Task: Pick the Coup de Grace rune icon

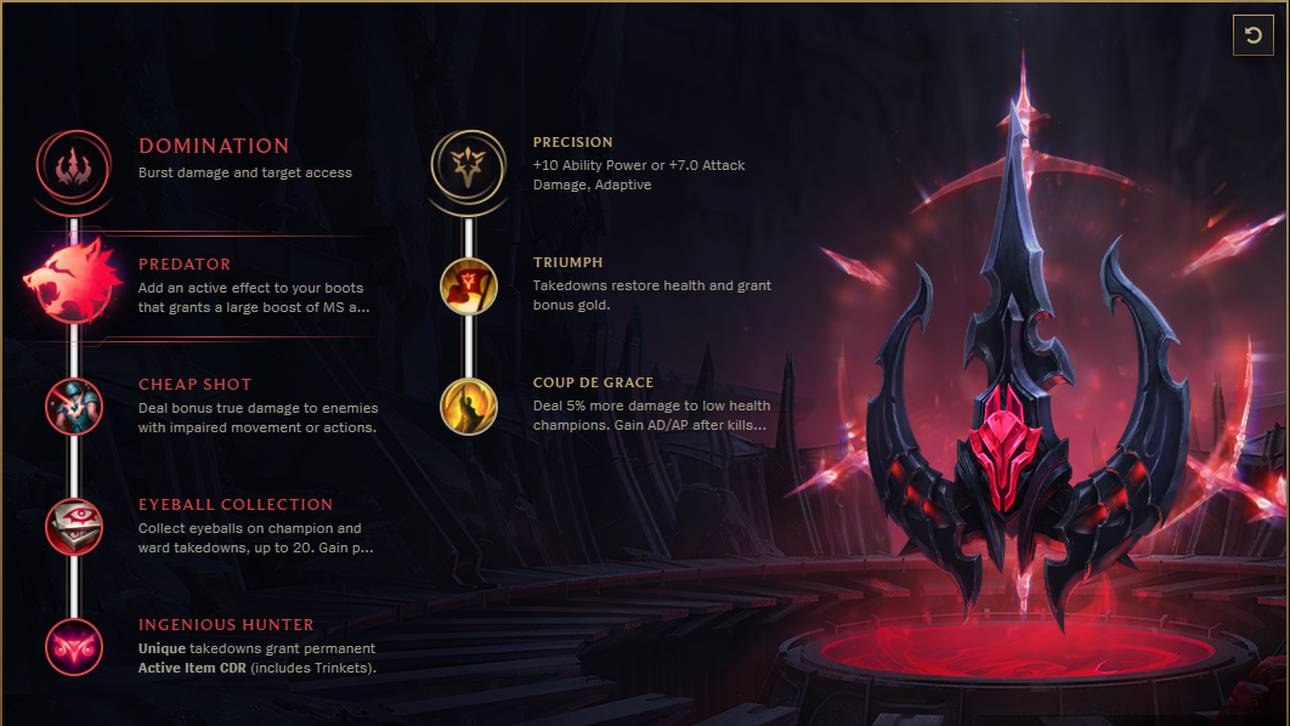Action: (x=469, y=406)
